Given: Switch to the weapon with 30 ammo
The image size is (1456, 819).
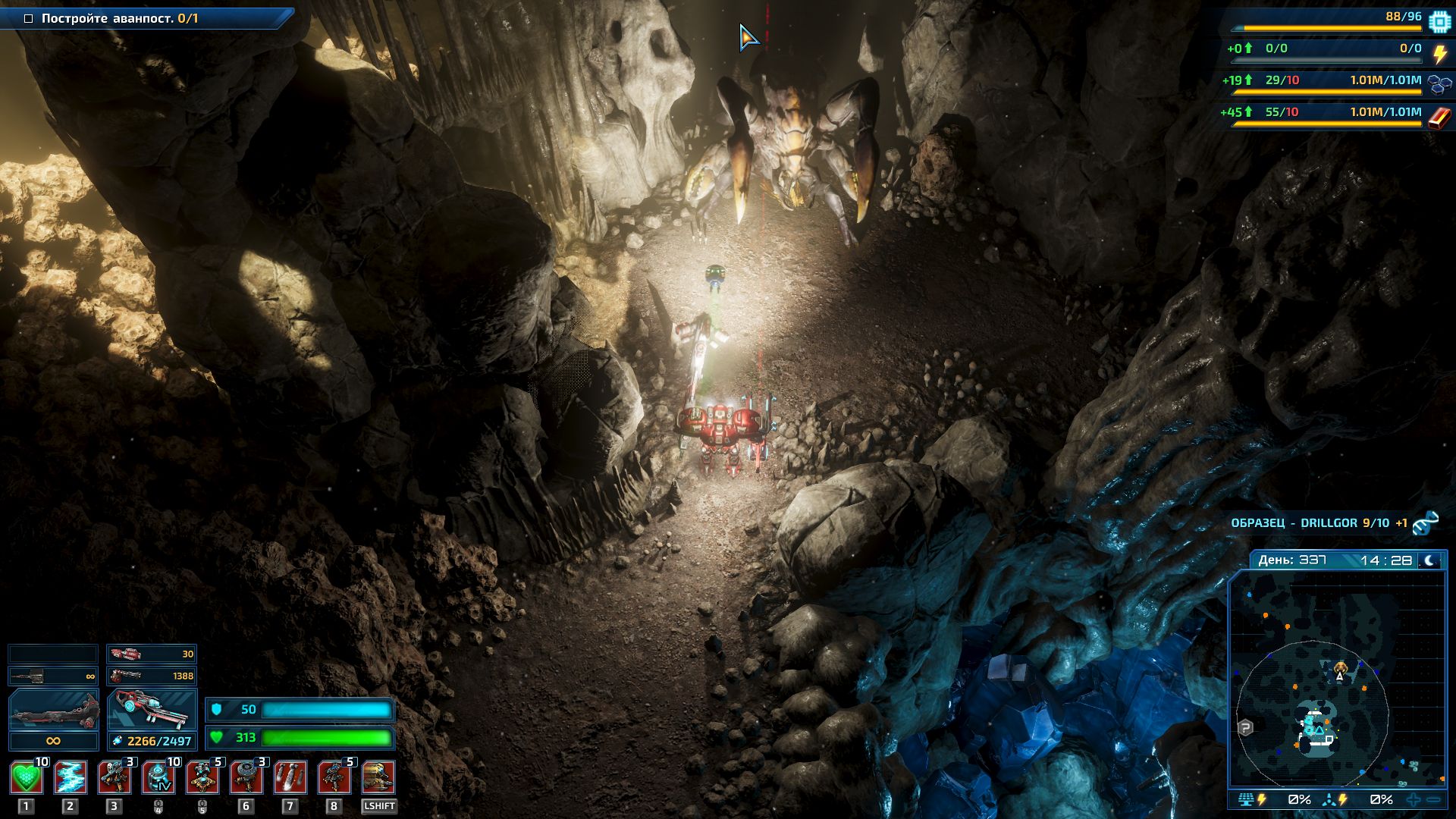Looking at the screenshot, I should 152,654.
